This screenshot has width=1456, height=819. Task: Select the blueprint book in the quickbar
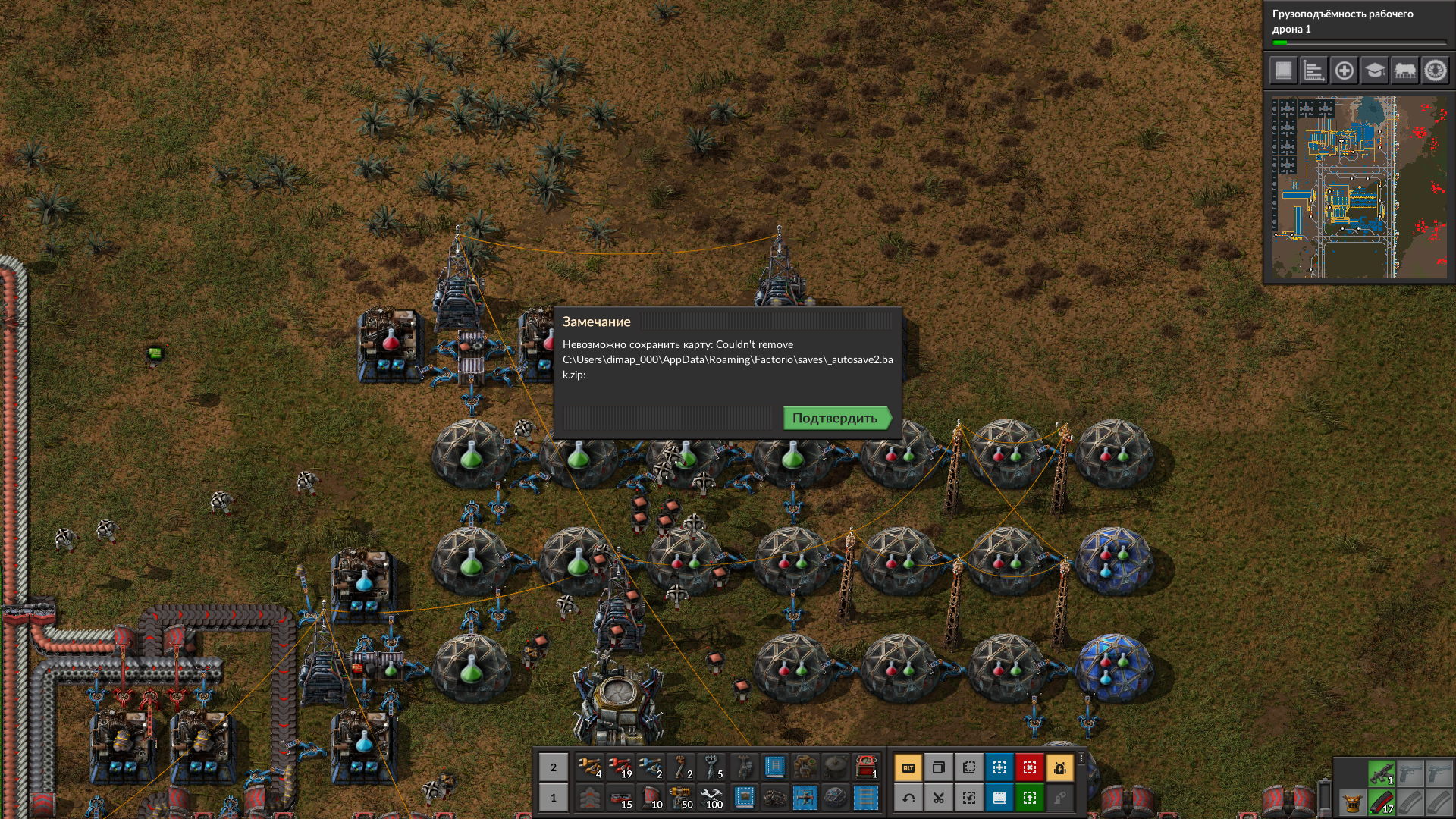(774, 767)
